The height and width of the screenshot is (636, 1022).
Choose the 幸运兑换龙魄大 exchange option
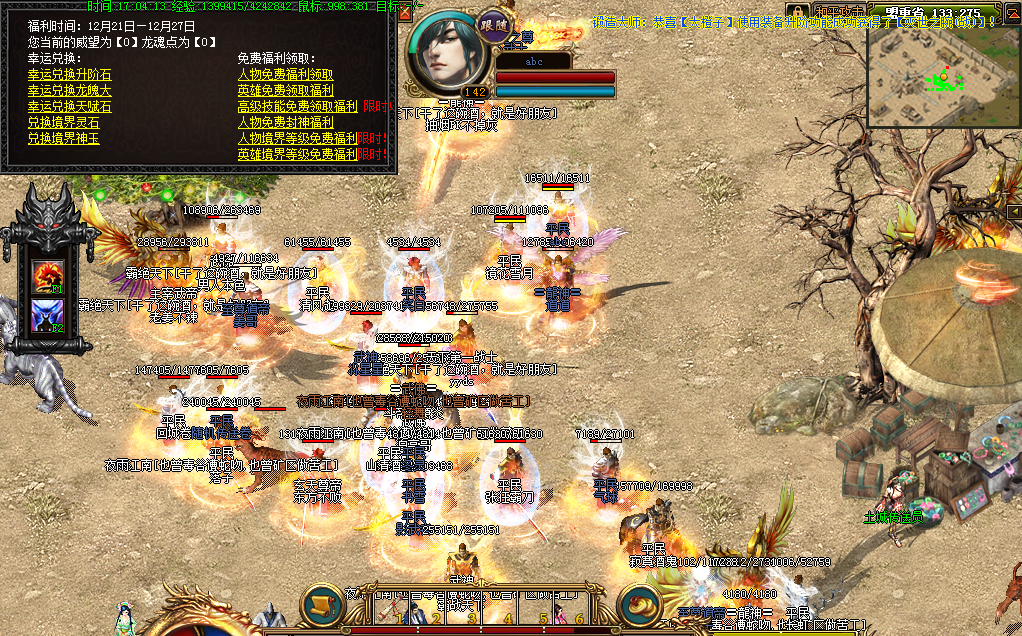(x=69, y=90)
